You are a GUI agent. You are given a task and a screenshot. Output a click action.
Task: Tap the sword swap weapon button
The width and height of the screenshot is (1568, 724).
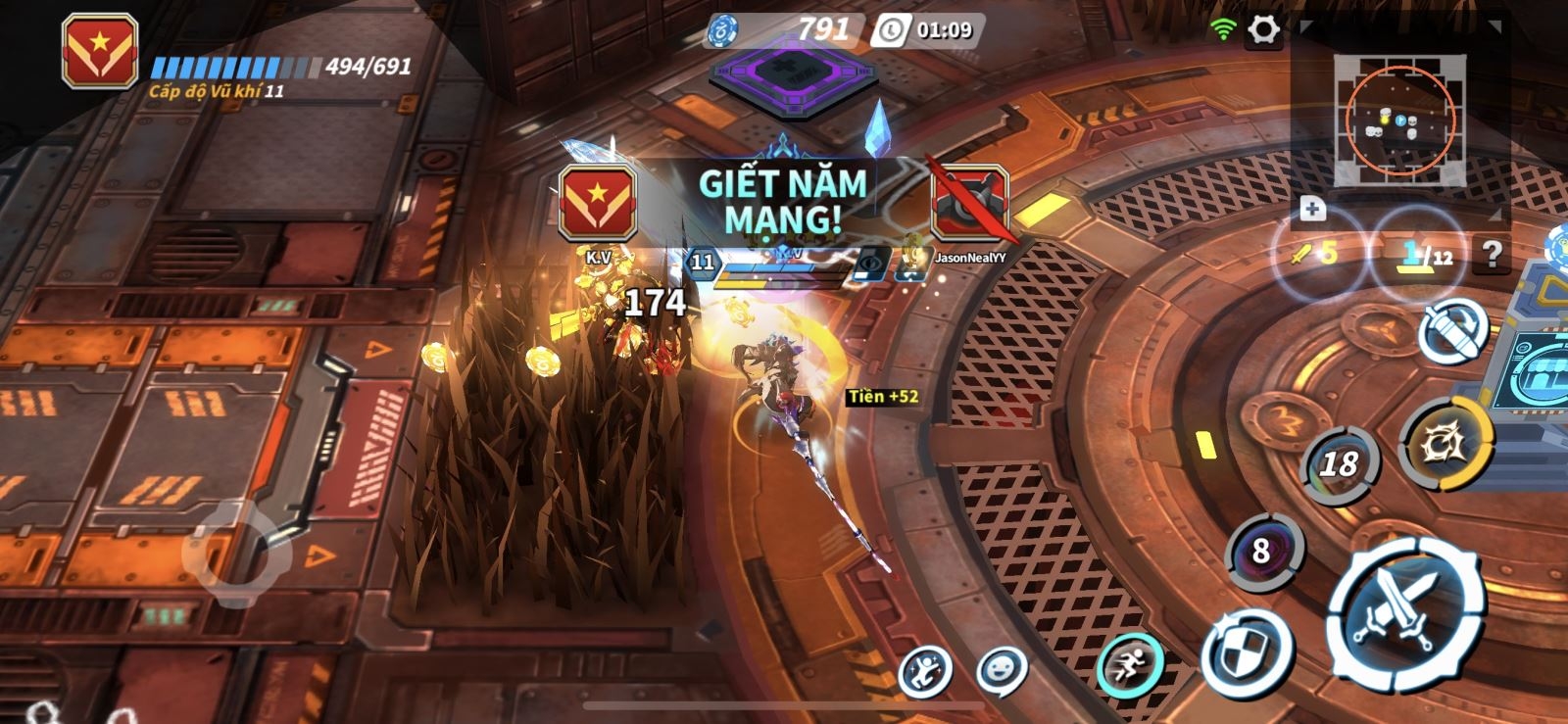tap(1452, 331)
